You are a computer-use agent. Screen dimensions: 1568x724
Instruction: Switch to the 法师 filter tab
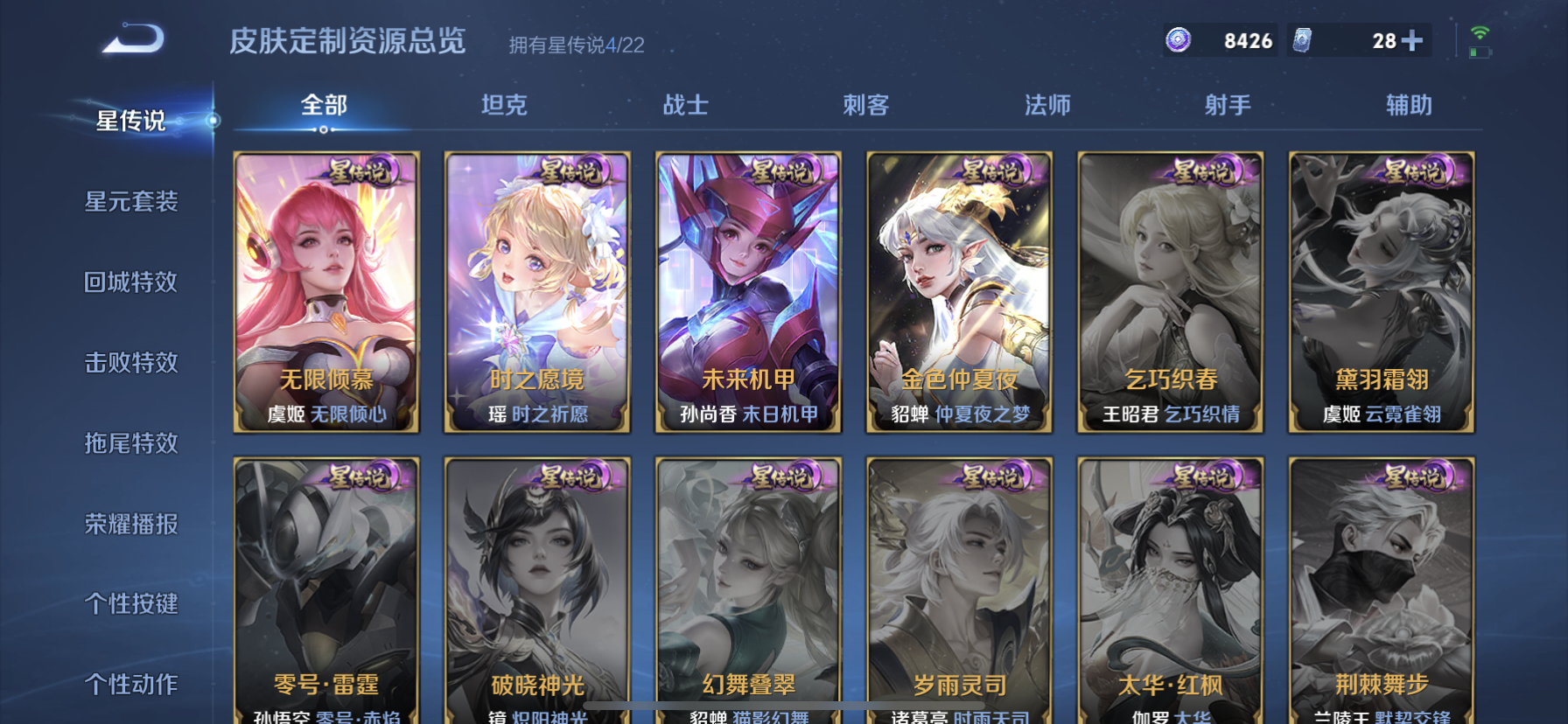coord(1047,105)
